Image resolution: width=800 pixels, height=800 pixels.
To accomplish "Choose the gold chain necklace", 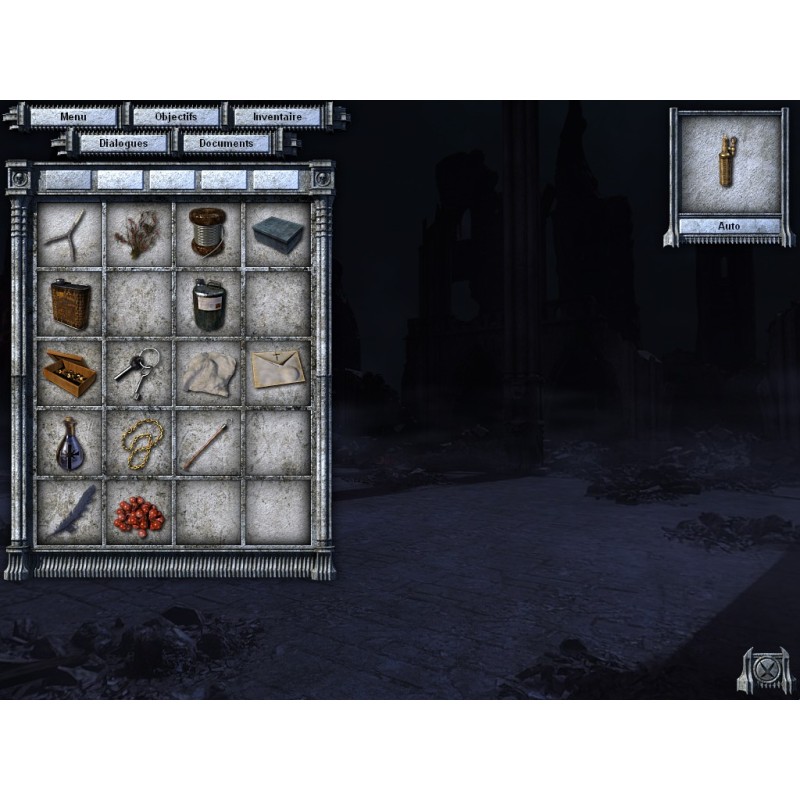I will (138, 441).
